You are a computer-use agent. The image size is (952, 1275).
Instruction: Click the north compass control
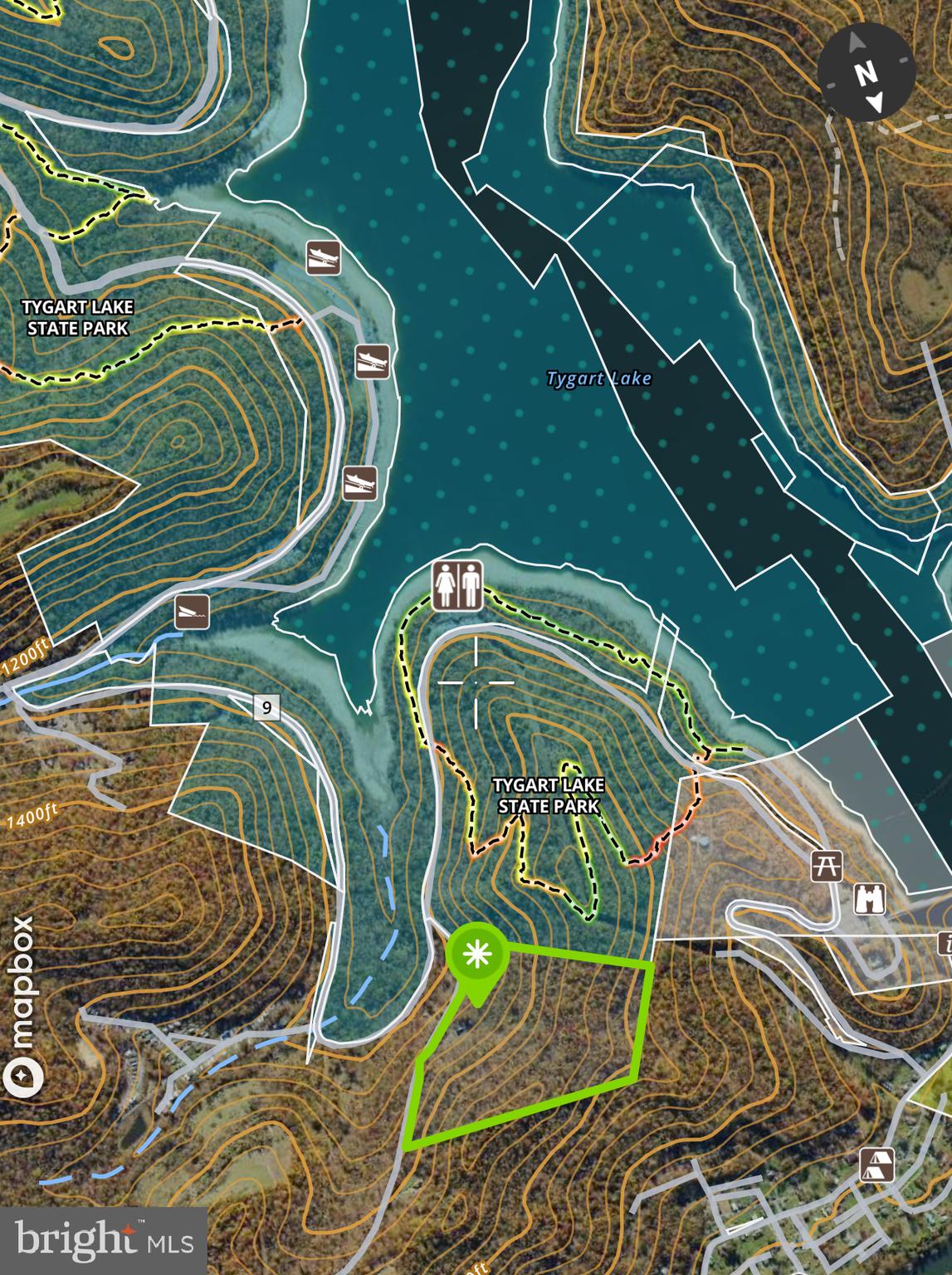click(x=867, y=73)
